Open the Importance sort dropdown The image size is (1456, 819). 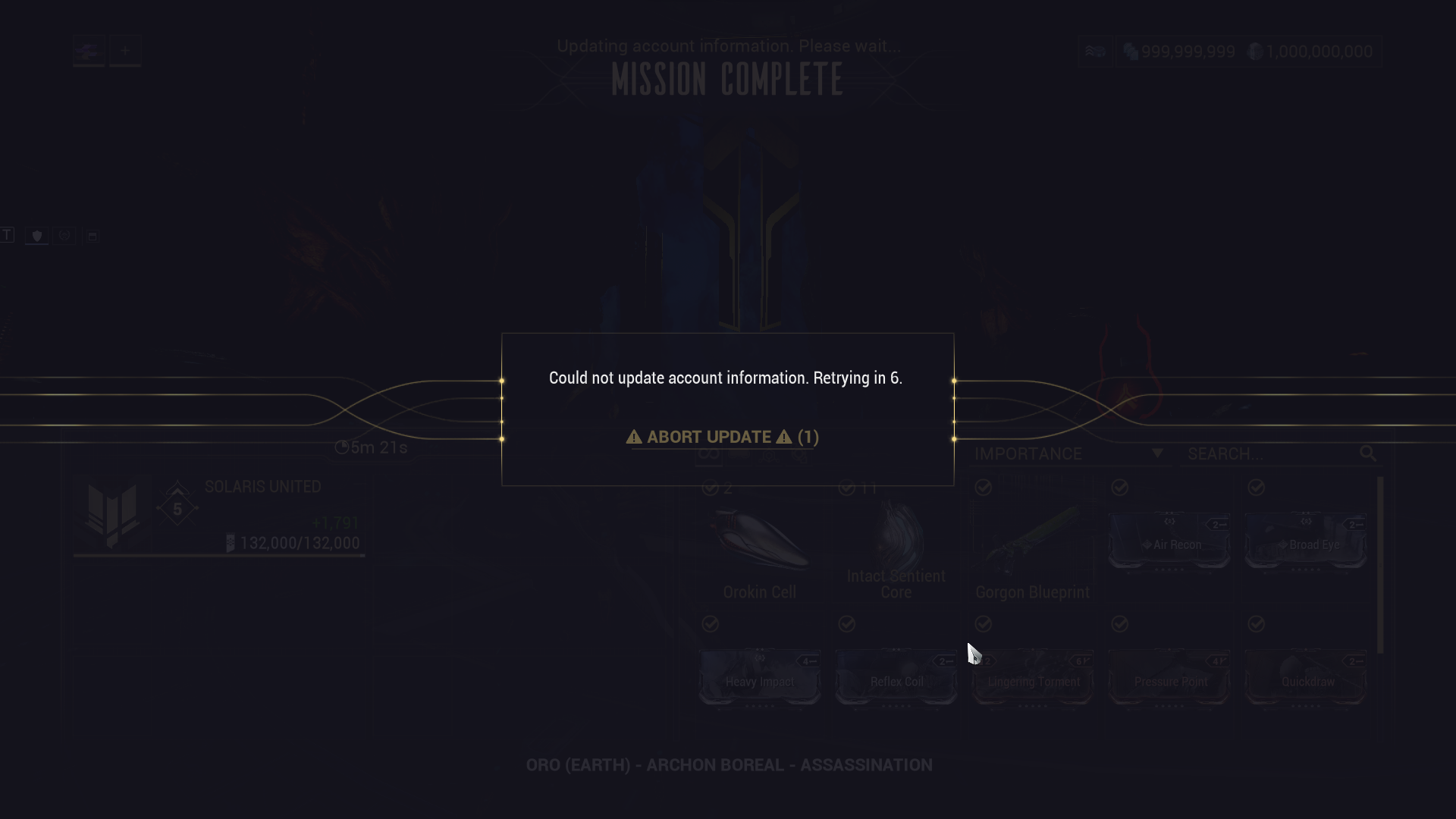(1068, 453)
